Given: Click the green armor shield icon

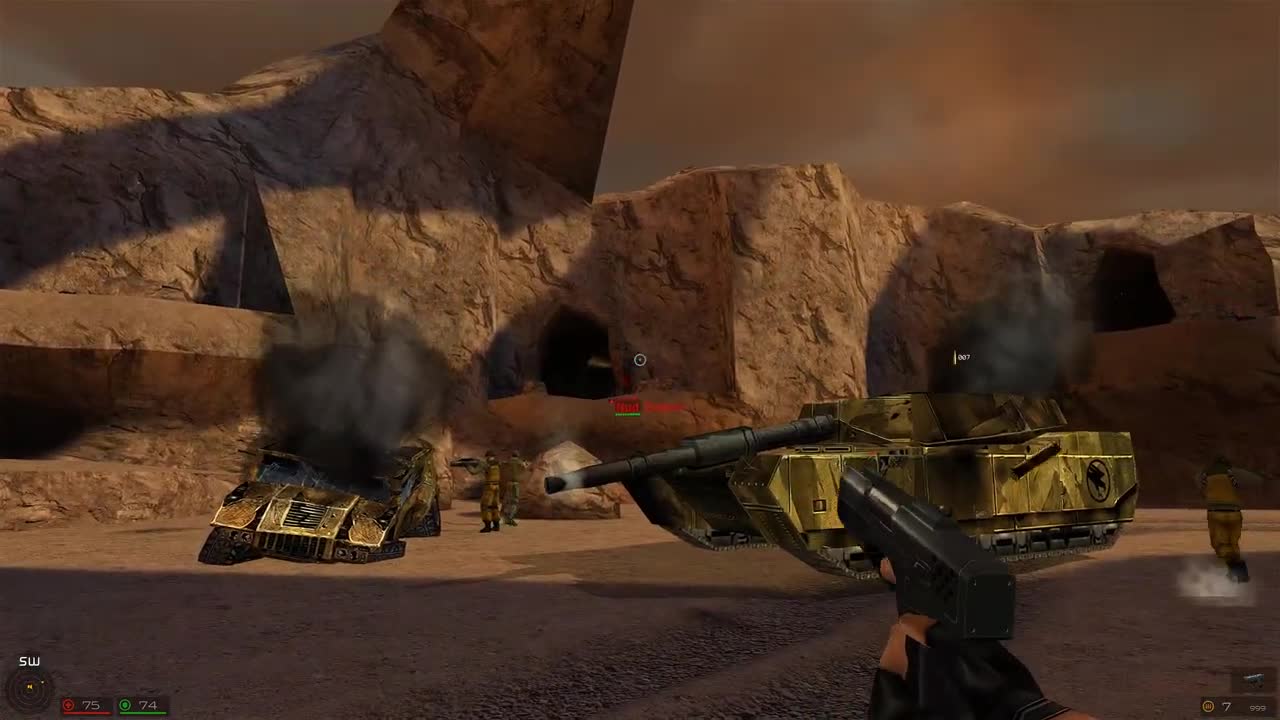Looking at the screenshot, I should (126, 705).
